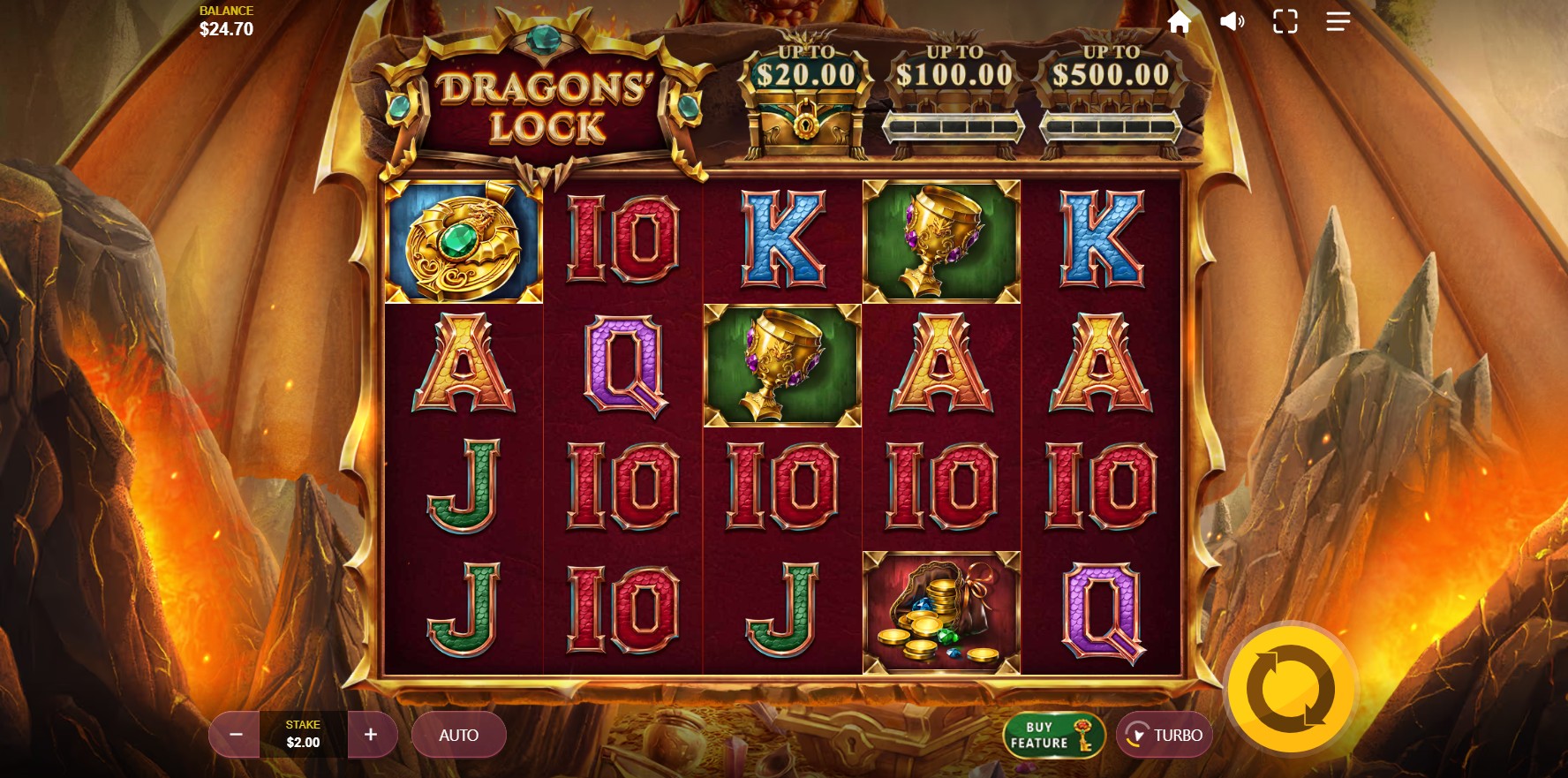Screen dimensions: 1568x778
Task: Click the clock icon on Turbo button
Action: click(1138, 734)
